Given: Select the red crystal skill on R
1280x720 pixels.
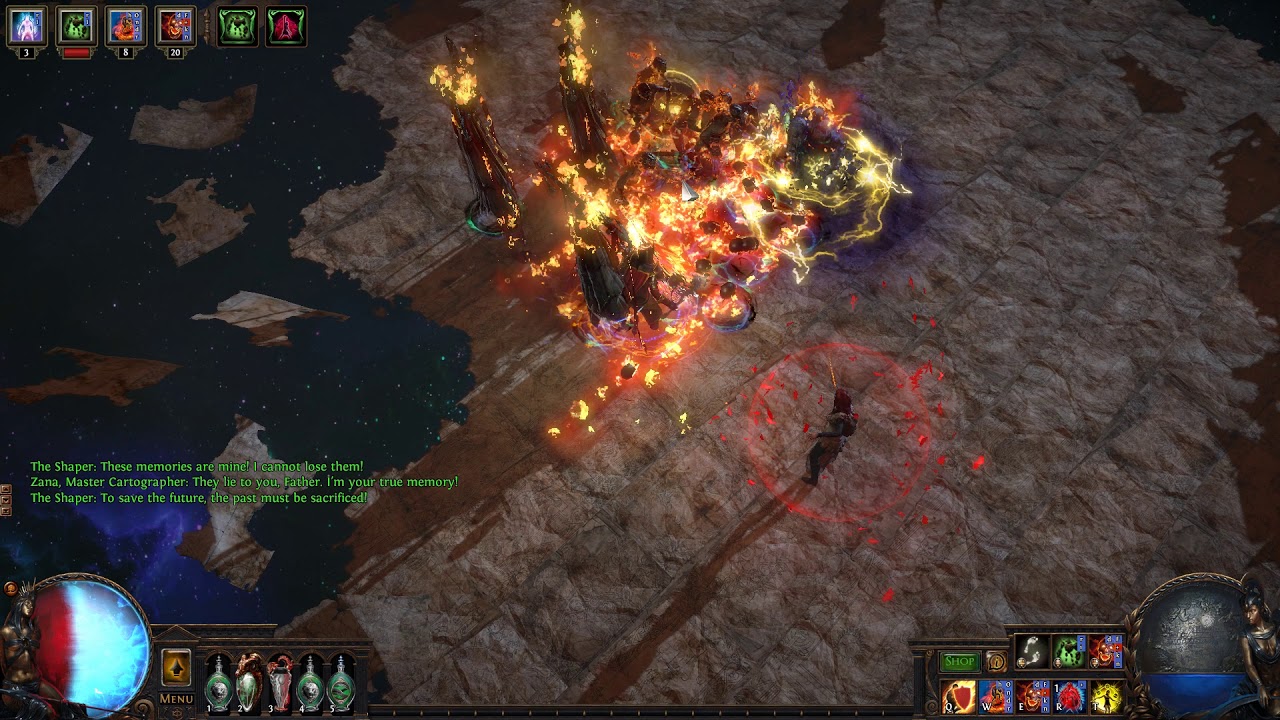Looking at the screenshot, I should click(1070, 696).
